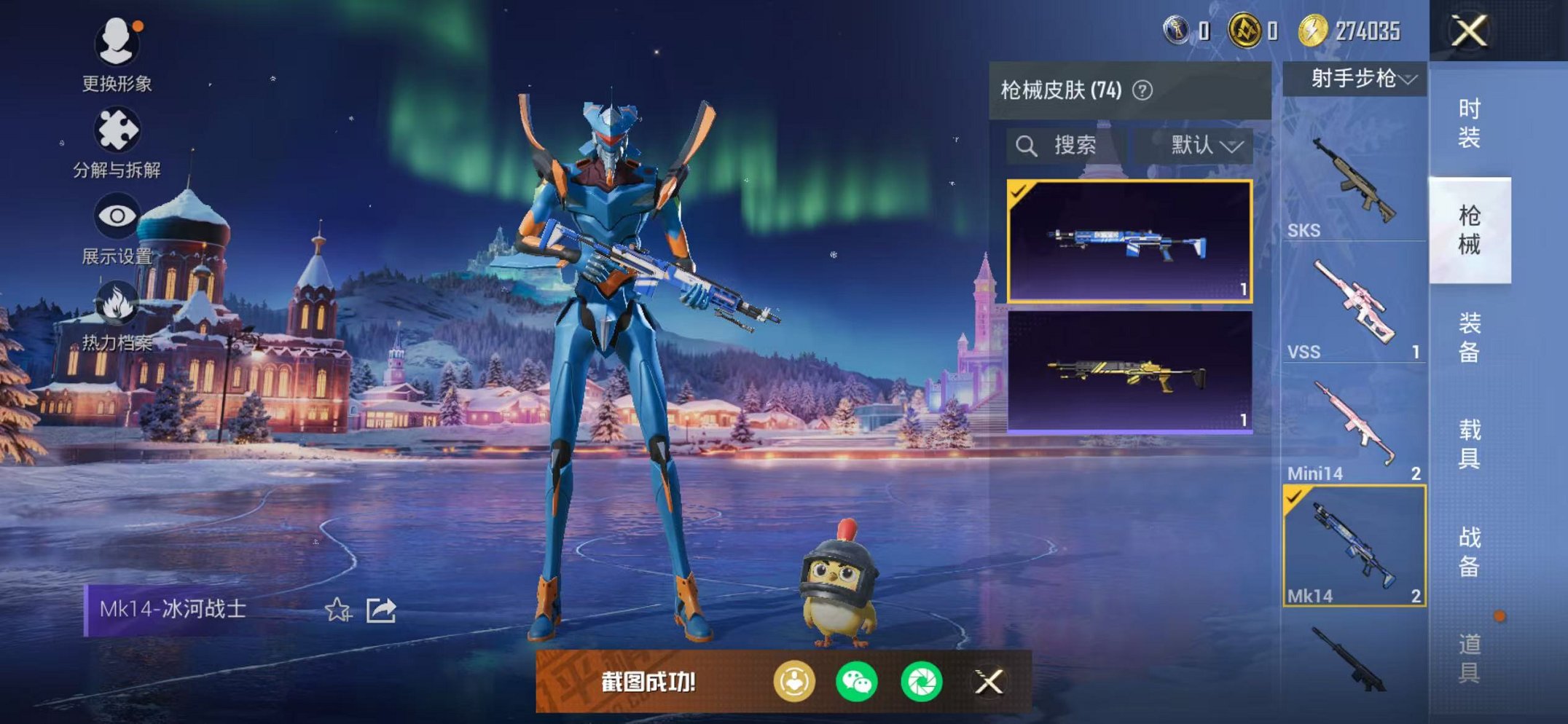The image size is (1568, 724).
Task: Open 展示设置 via the eye icon
Action: click(118, 216)
